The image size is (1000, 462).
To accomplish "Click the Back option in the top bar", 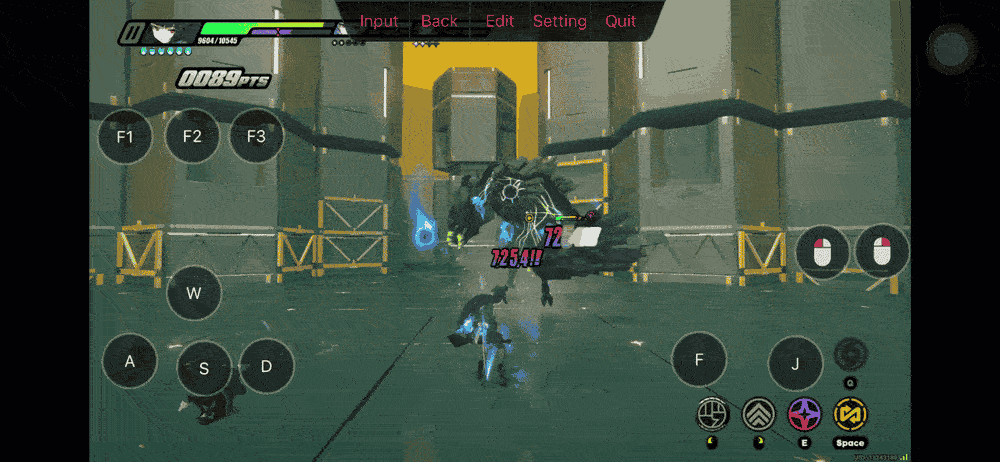I will [x=439, y=21].
